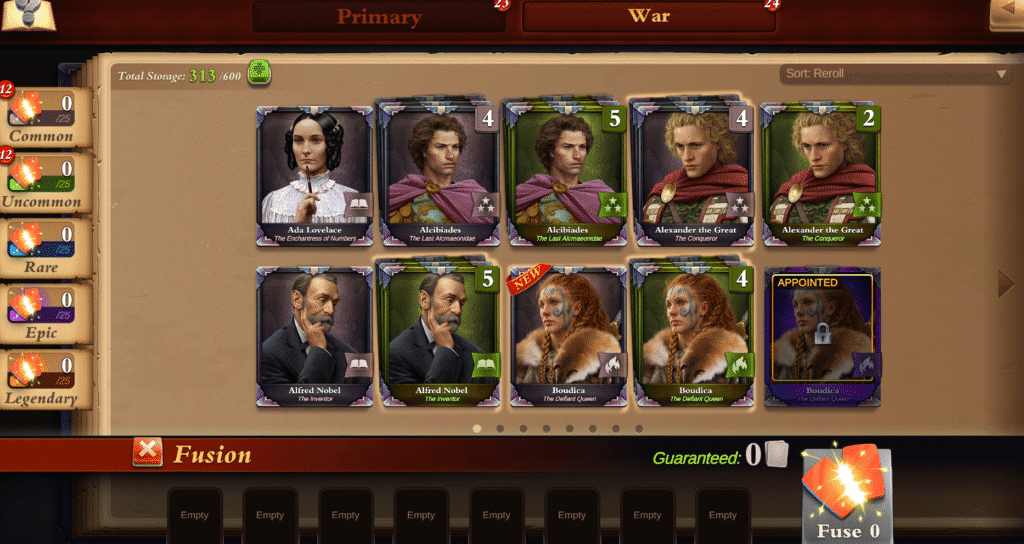Select the purple Alexander the Great card

(x=693, y=175)
